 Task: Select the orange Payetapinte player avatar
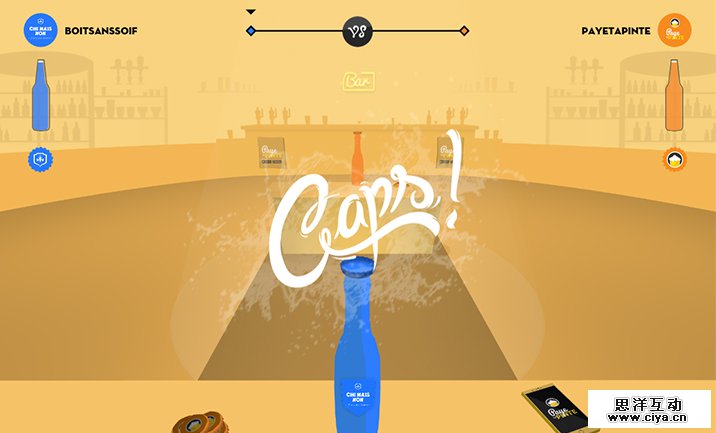point(676,29)
